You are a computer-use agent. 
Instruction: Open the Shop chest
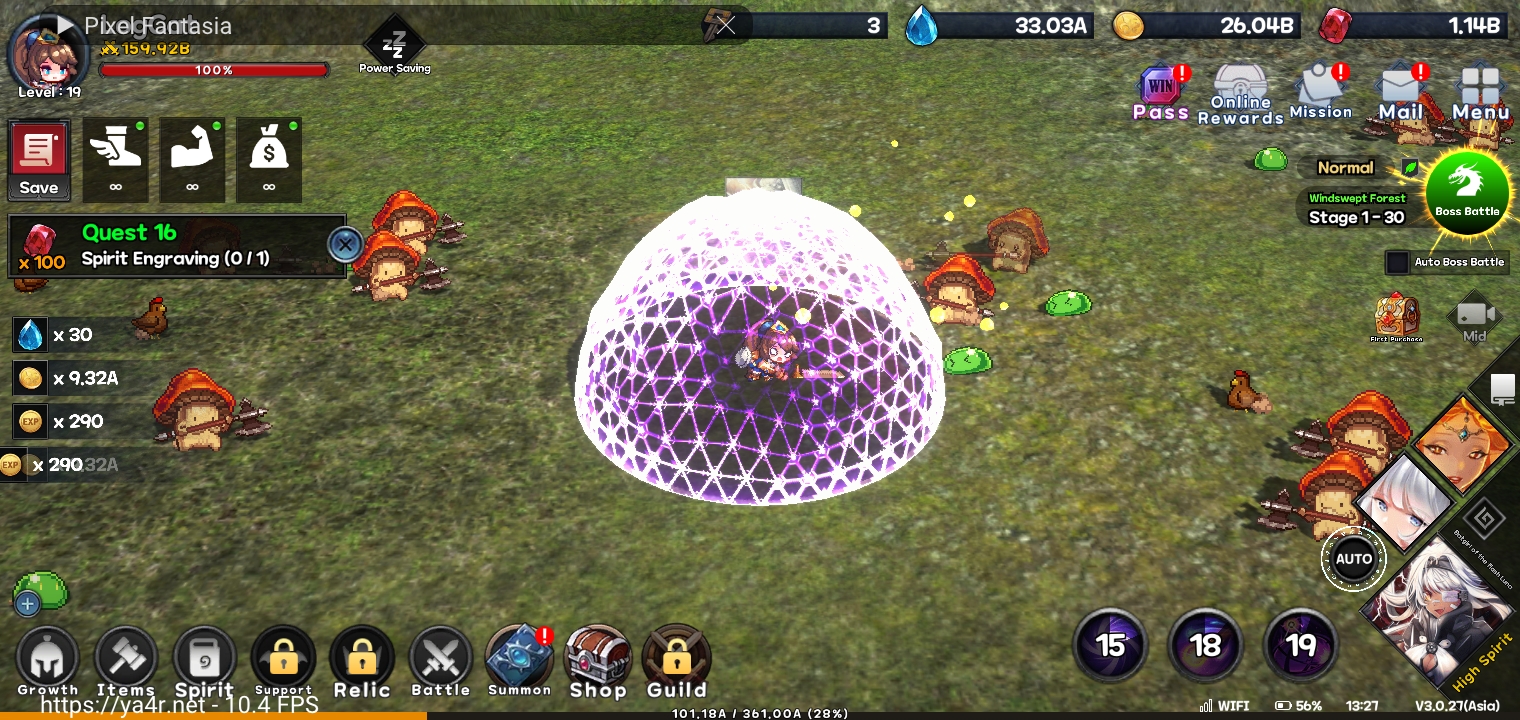(597, 660)
